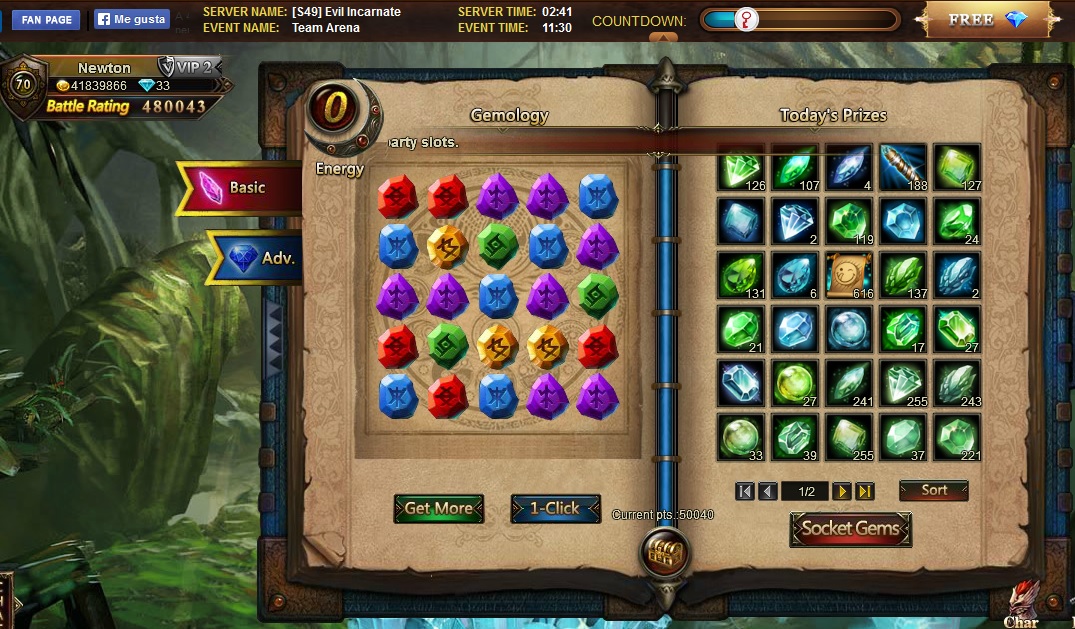The width and height of the screenshot is (1075, 629).
Task: Click the countdown question mark icon
Action: click(746, 19)
